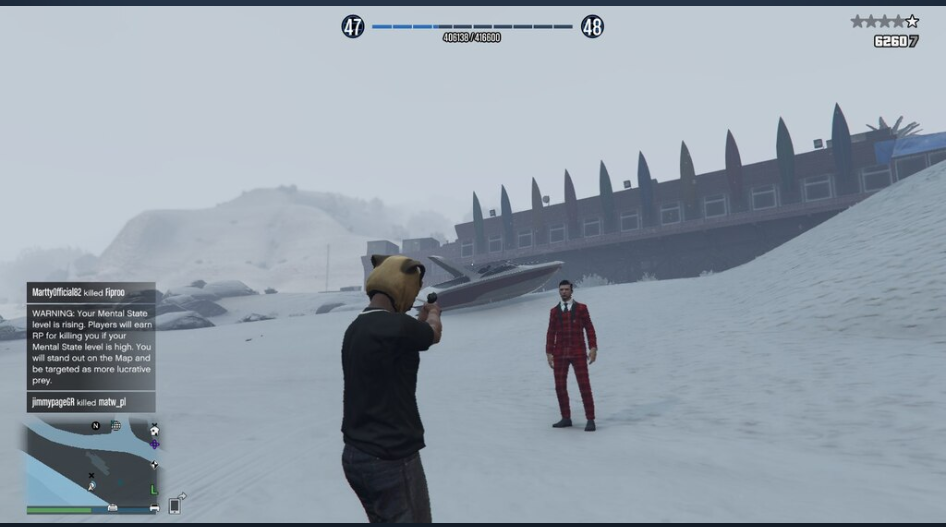Select the green L marker on minimap
This screenshot has width=946, height=527.
[x=153, y=490]
